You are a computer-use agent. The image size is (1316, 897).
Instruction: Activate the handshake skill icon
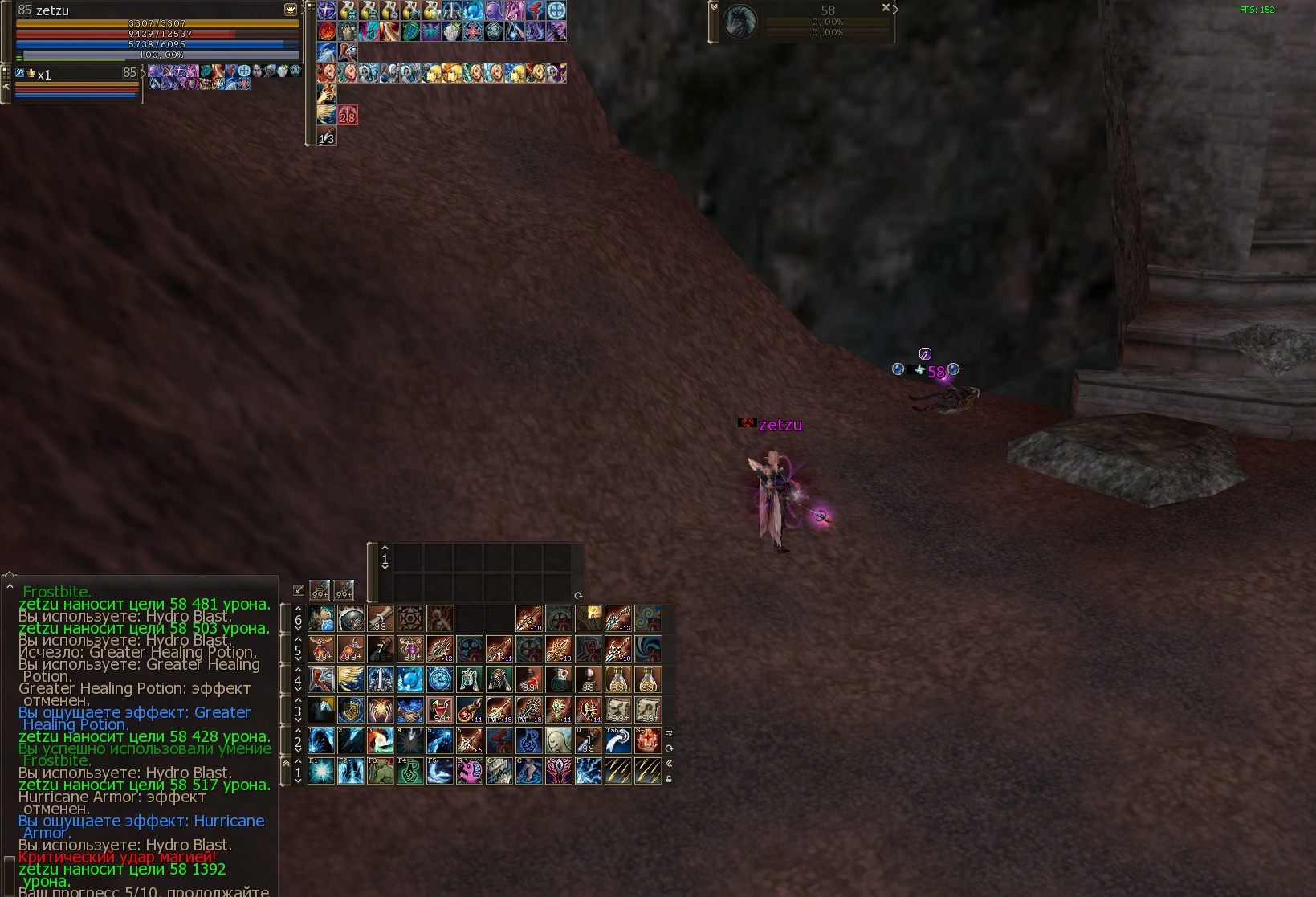click(x=410, y=710)
